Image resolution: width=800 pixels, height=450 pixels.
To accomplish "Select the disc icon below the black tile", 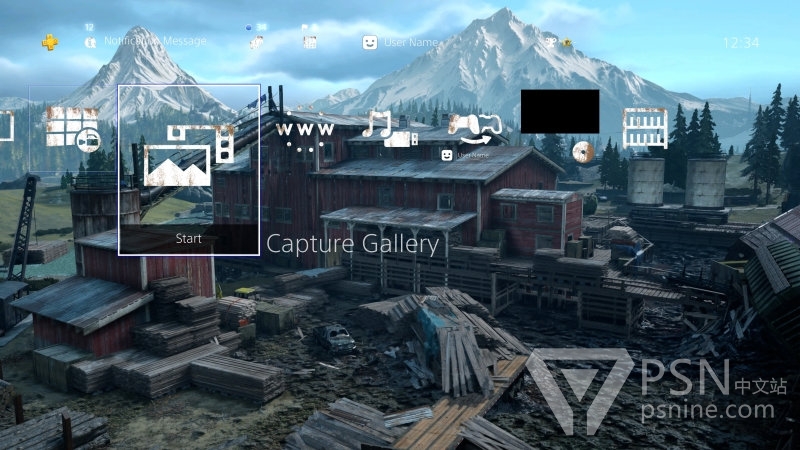I will tap(584, 152).
